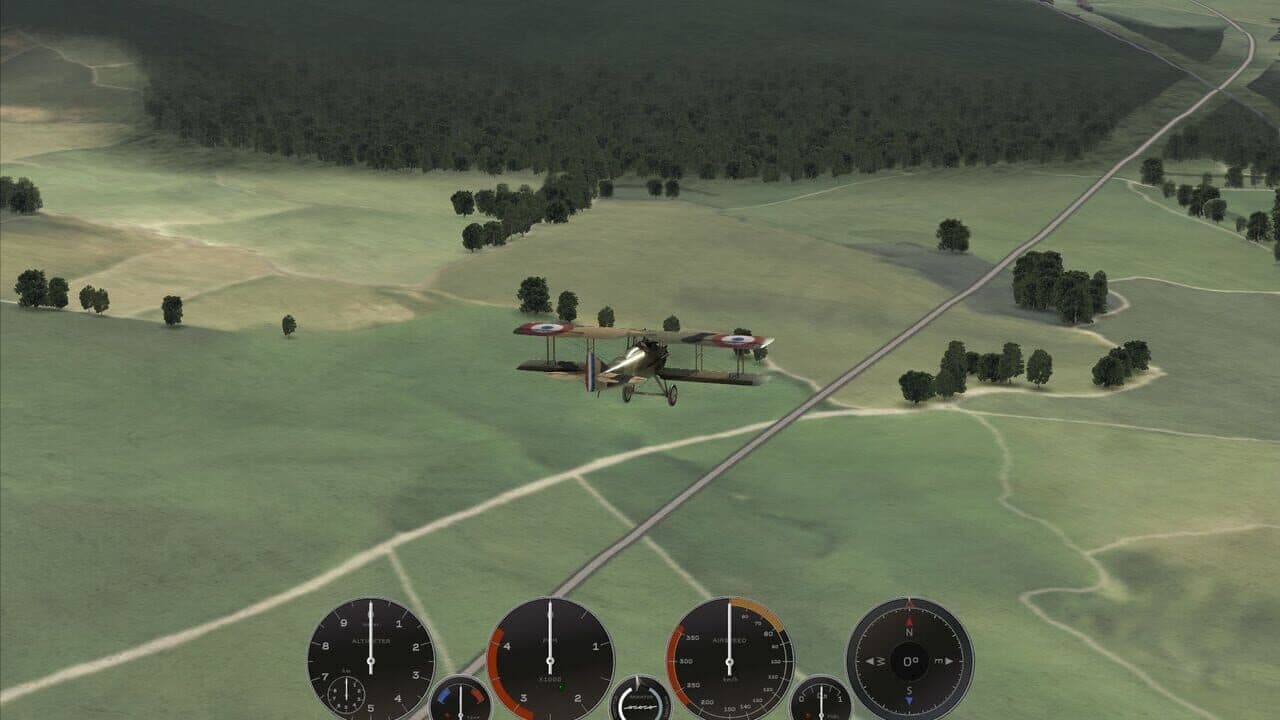Viewport: 1280px width, 720px height.
Task: Click the x1000 label on the RPM gauge
Action: coord(551,677)
